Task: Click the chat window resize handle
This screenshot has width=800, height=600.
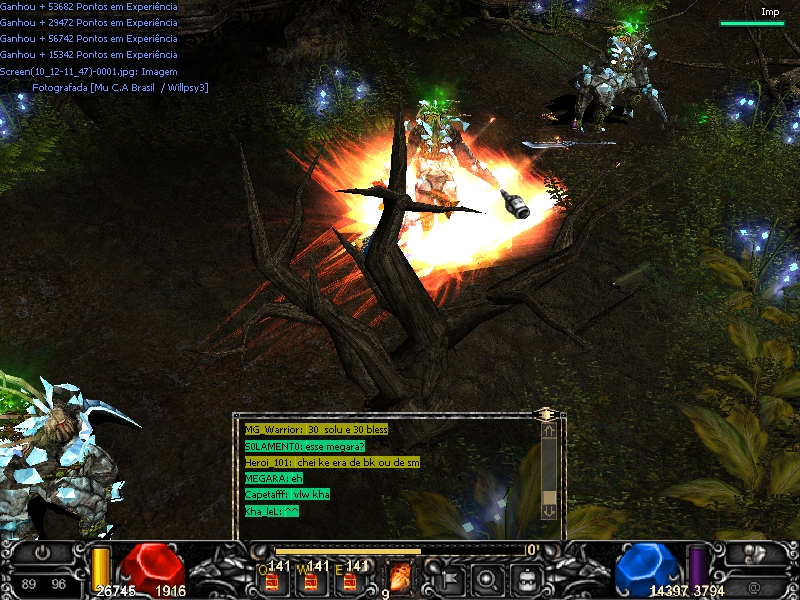Action: coord(546,413)
